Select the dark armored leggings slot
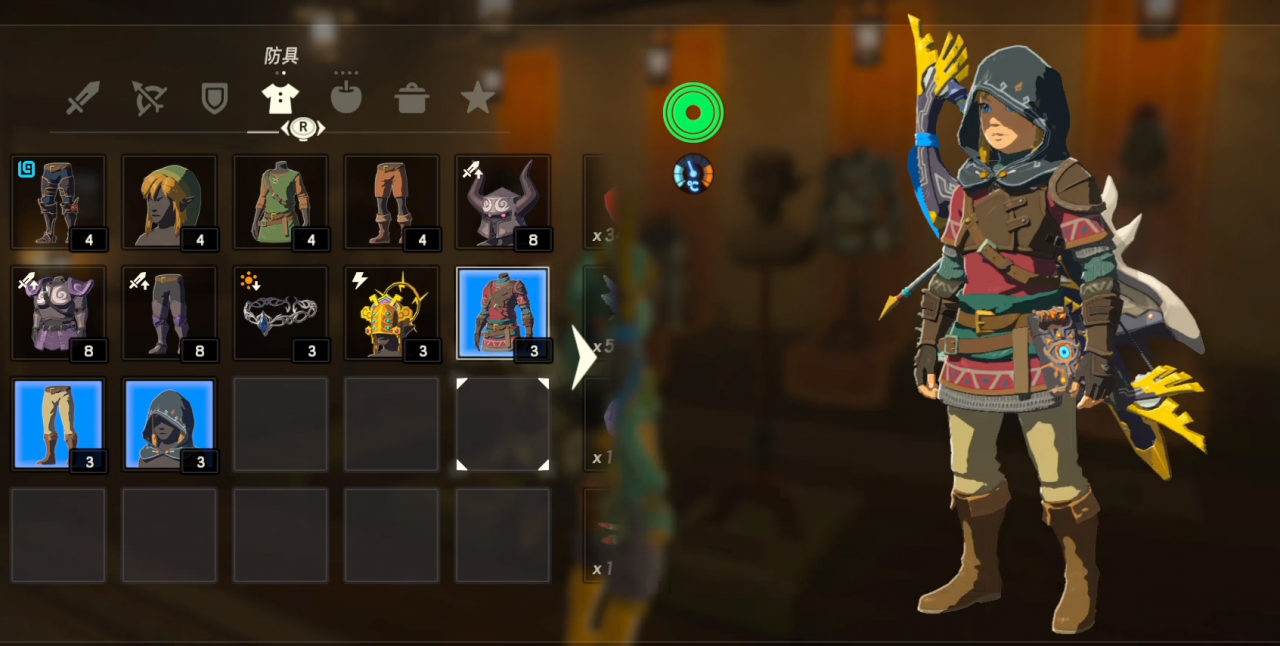 58,202
